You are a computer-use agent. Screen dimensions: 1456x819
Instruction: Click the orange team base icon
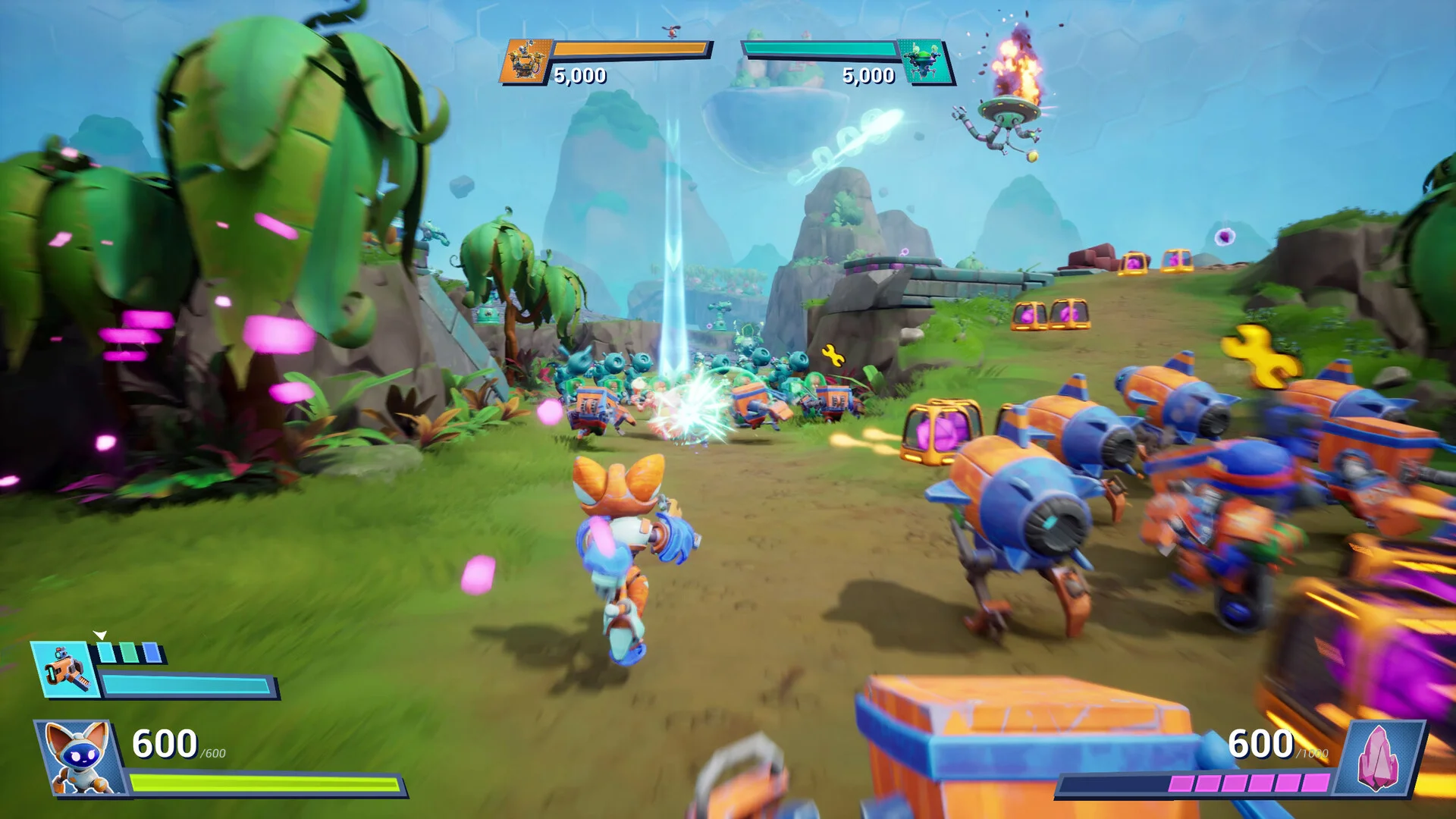point(523,61)
